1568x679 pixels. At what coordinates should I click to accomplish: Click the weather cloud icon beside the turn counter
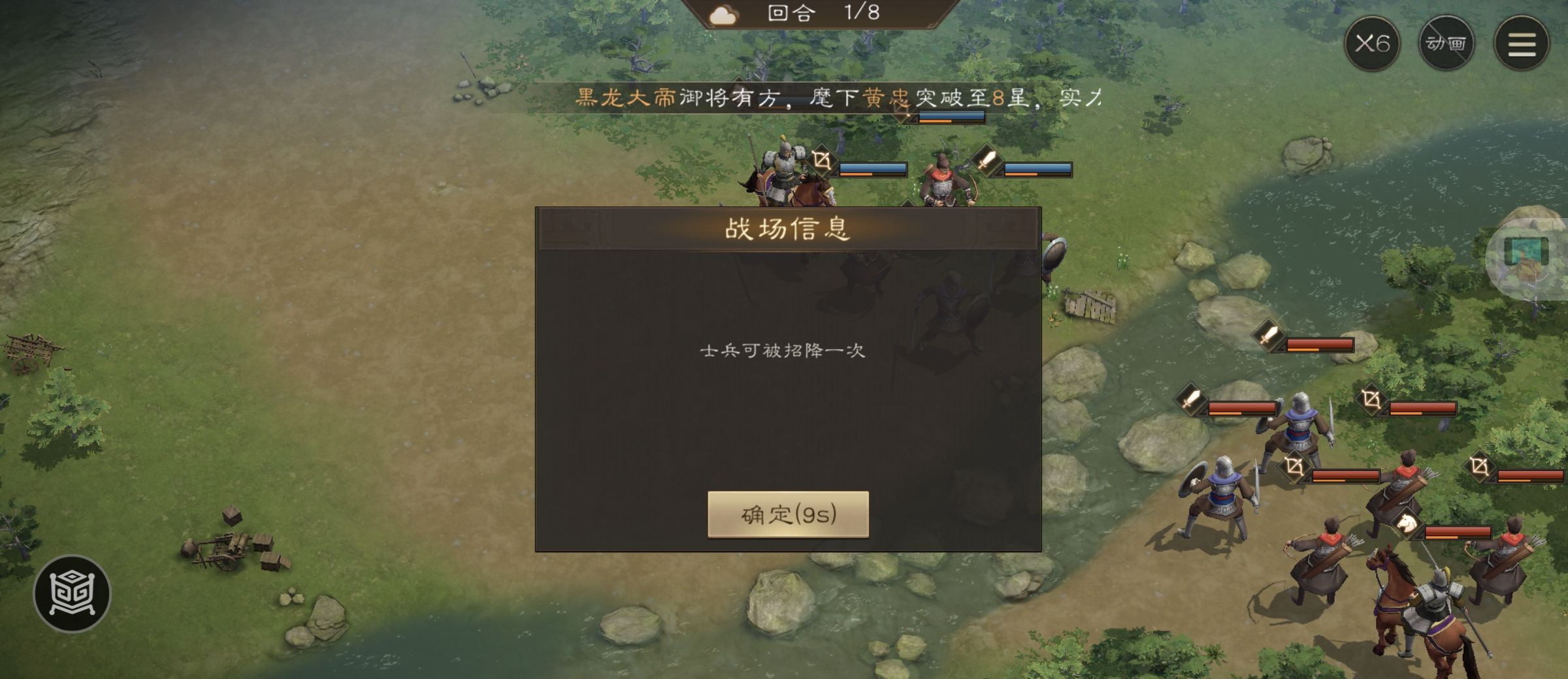(x=722, y=14)
